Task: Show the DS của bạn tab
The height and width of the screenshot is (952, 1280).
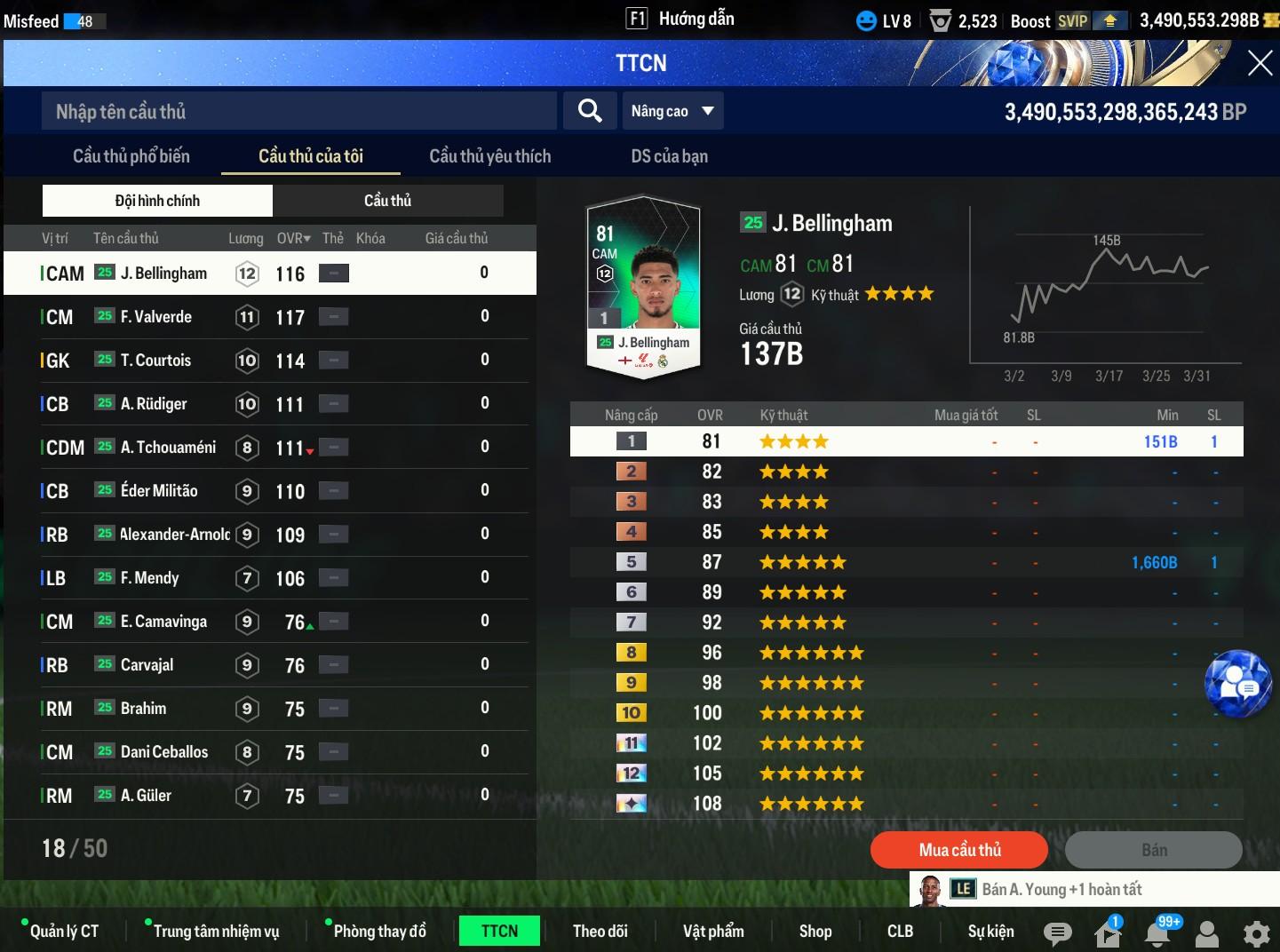Action: click(669, 156)
